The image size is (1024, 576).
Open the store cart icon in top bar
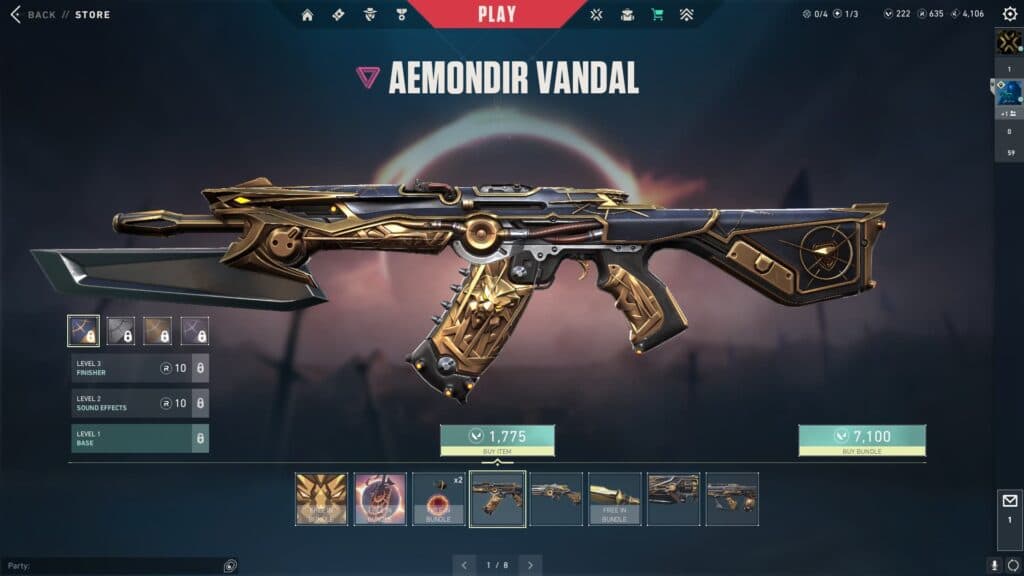(x=657, y=15)
